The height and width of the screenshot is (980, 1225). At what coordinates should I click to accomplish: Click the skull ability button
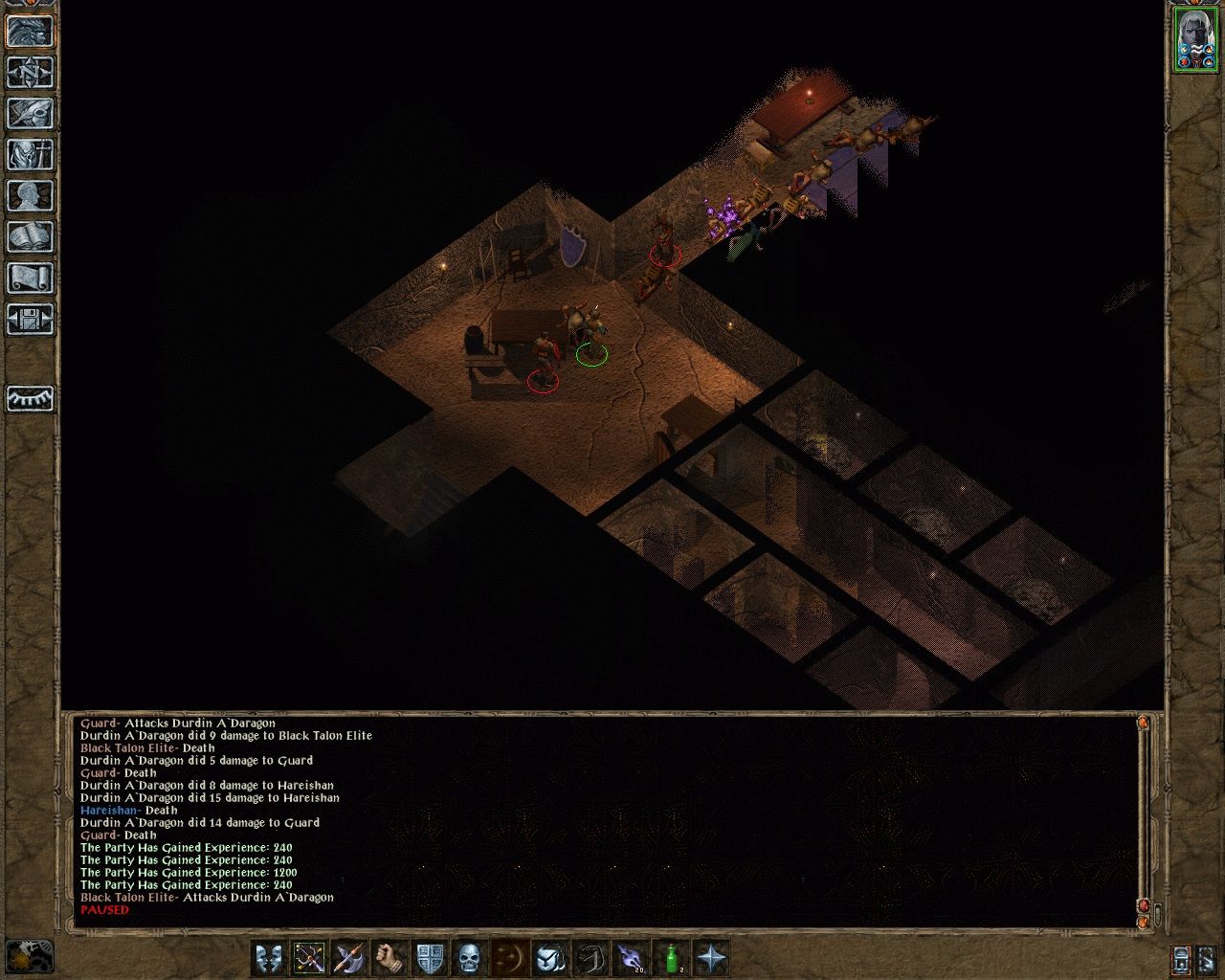pyautogui.click(x=470, y=957)
